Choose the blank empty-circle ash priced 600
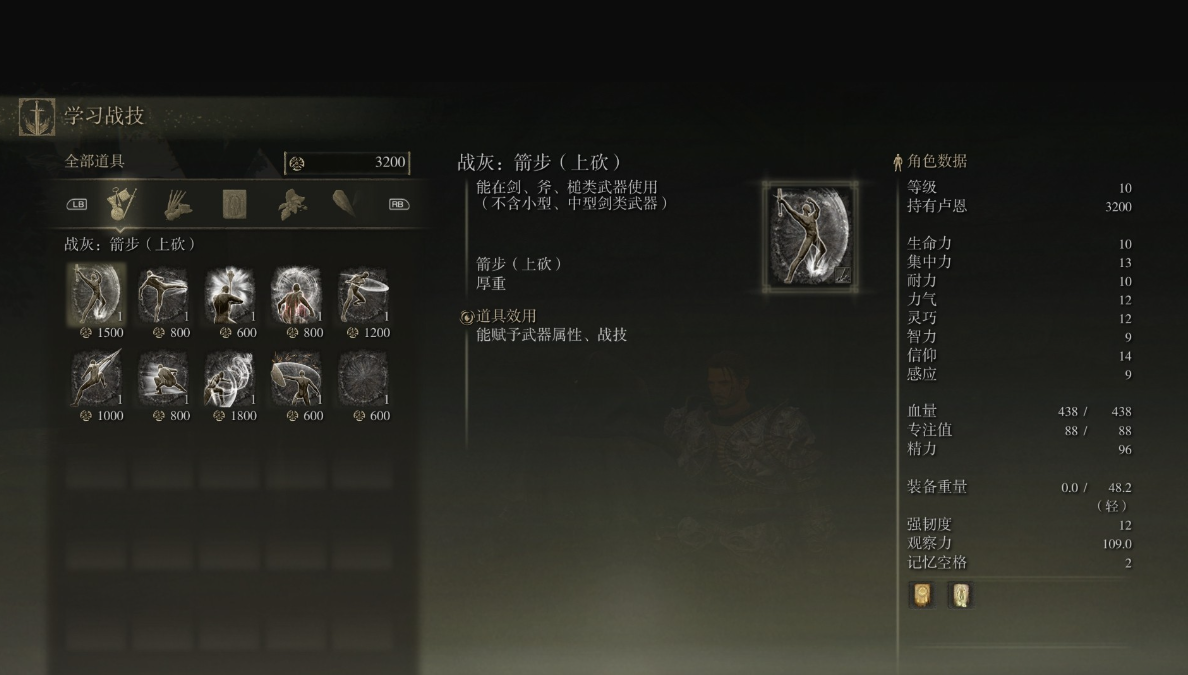Screen dimensions: 1188x675 click(x=363, y=378)
